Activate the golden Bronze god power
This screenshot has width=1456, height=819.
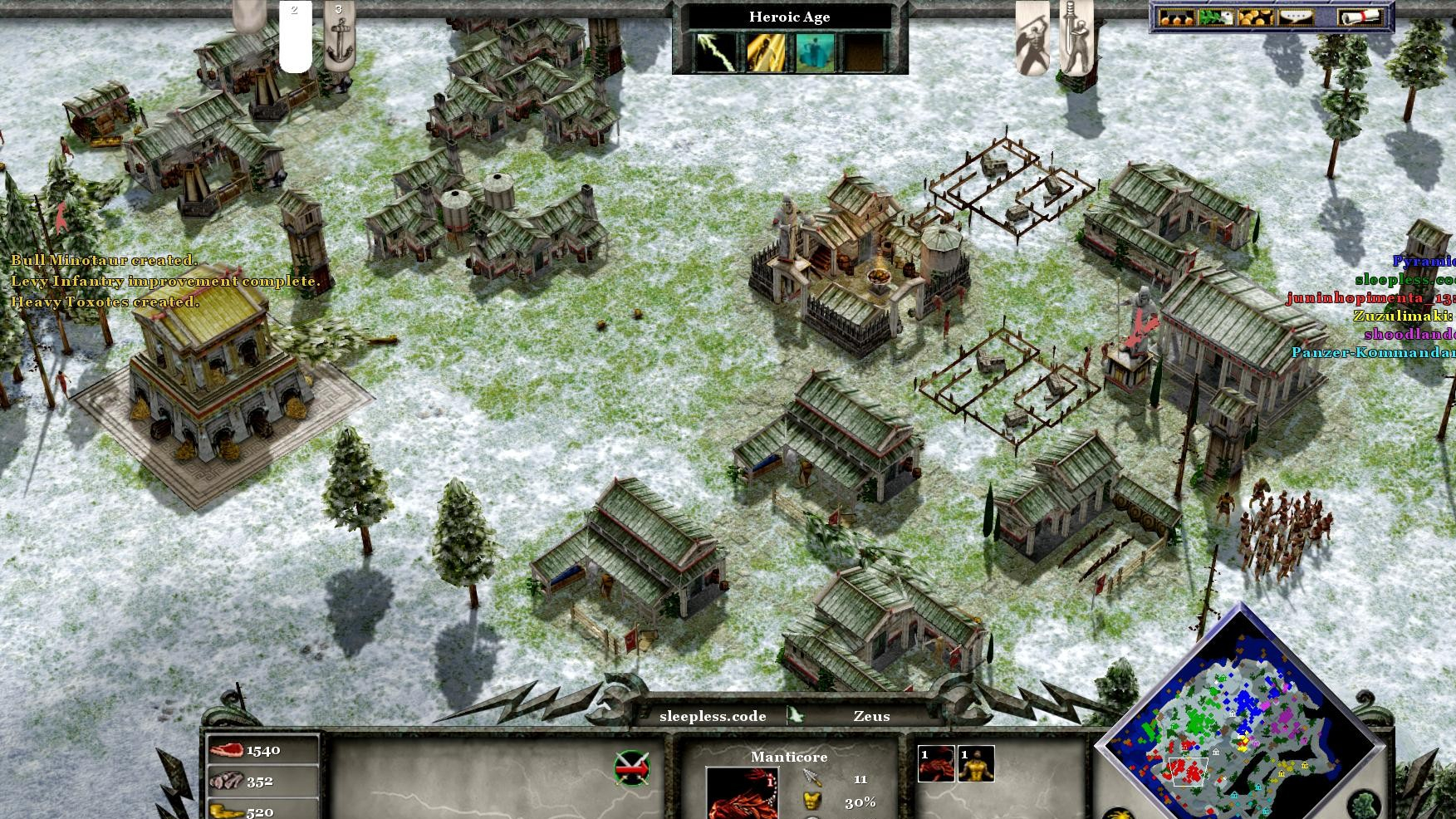pos(766,51)
